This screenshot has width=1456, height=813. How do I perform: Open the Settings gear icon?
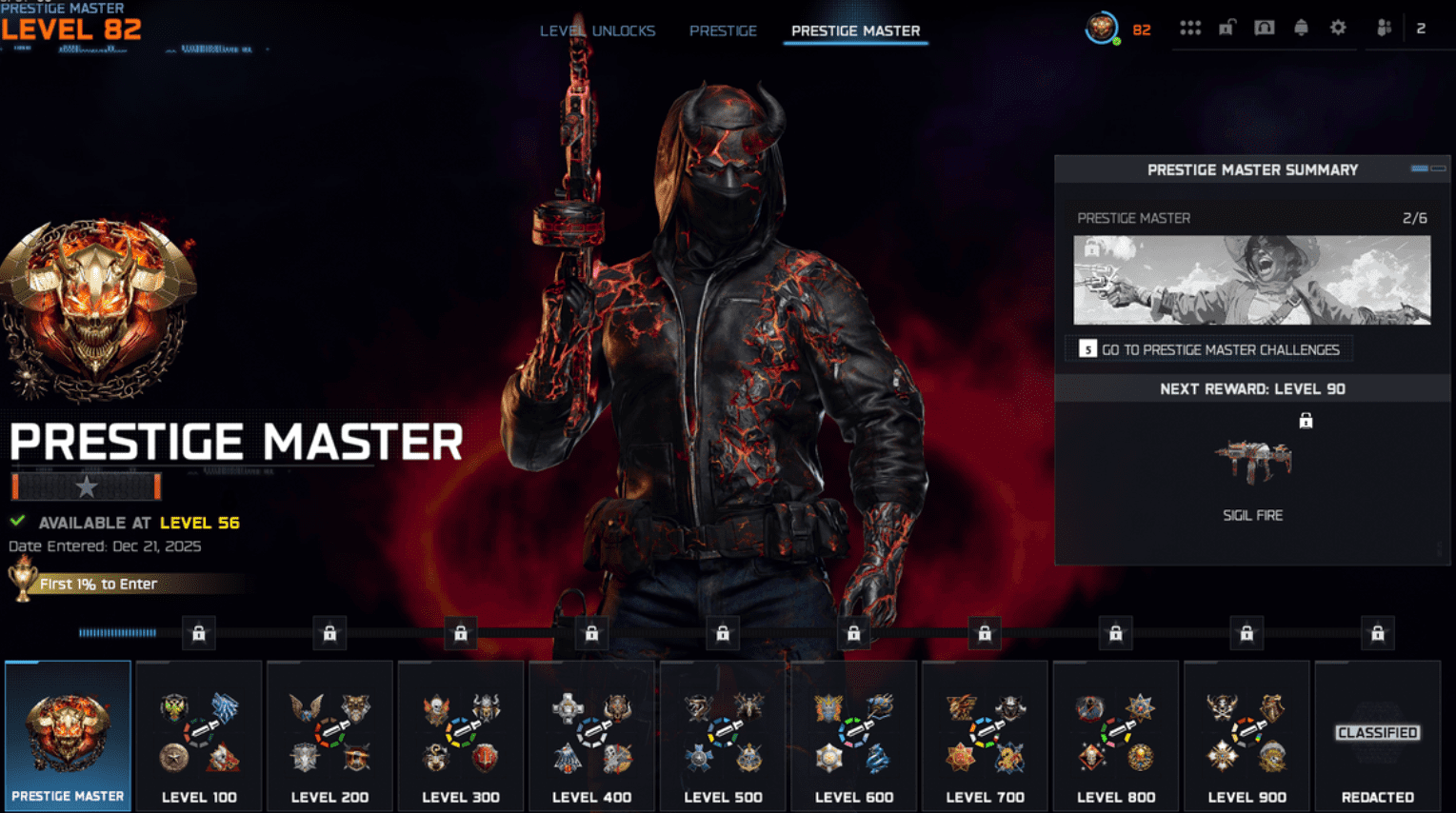click(1338, 29)
